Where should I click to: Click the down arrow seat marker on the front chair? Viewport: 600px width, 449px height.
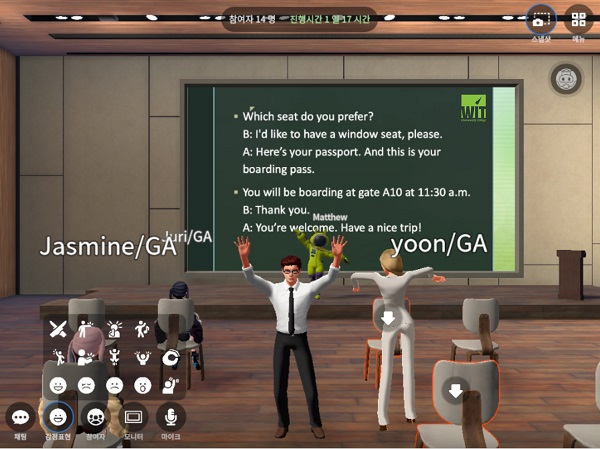pos(456,391)
